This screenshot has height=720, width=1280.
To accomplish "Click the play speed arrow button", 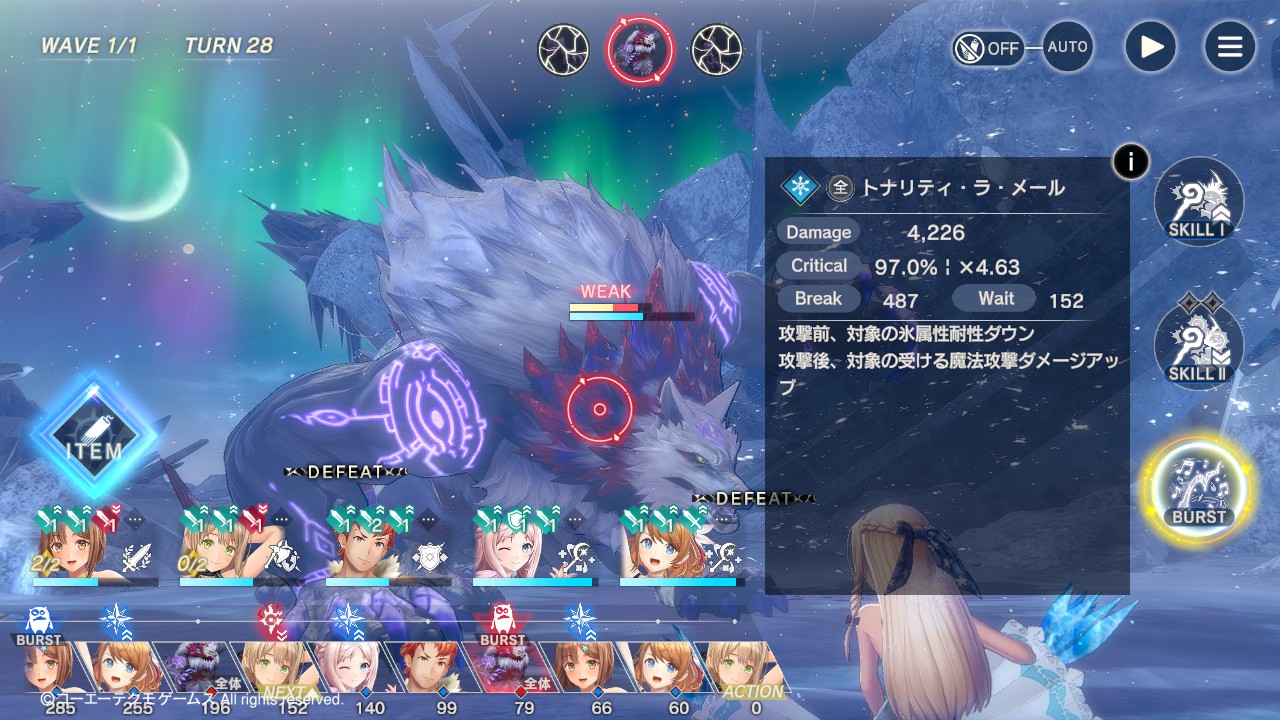I will (x=1150, y=47).
